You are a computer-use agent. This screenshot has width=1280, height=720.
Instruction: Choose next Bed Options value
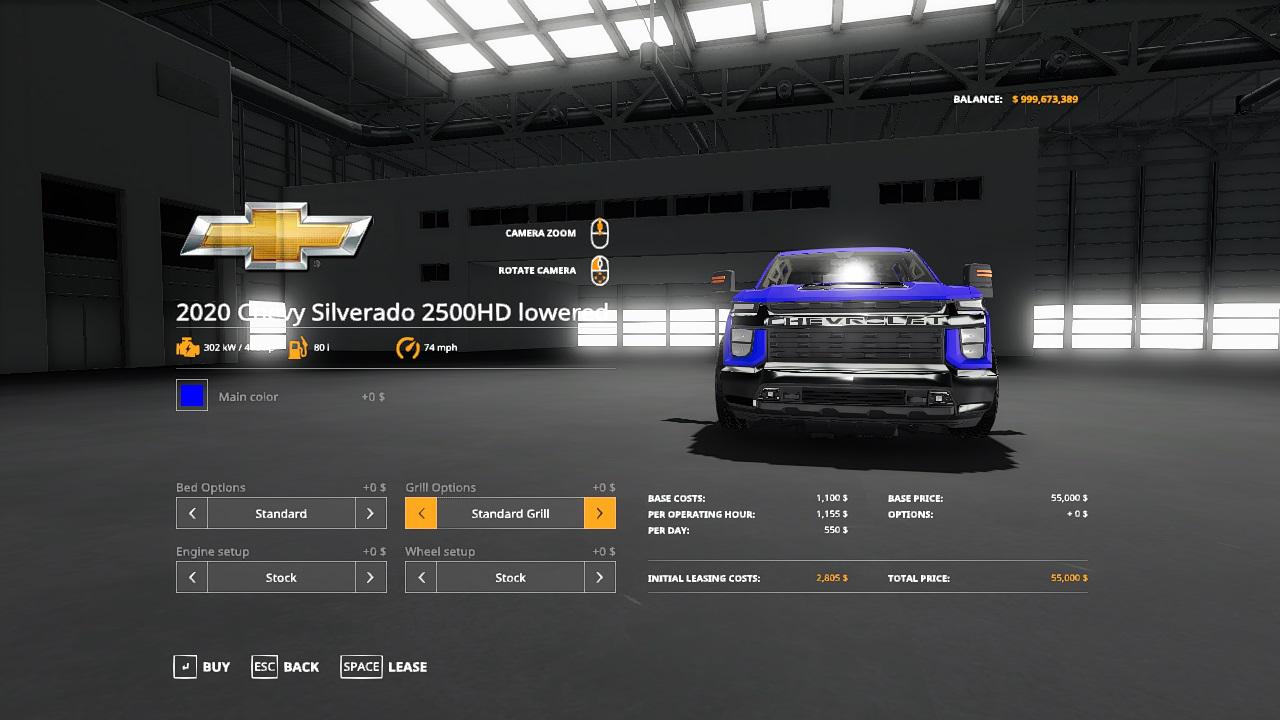click(x=370, y=513)
